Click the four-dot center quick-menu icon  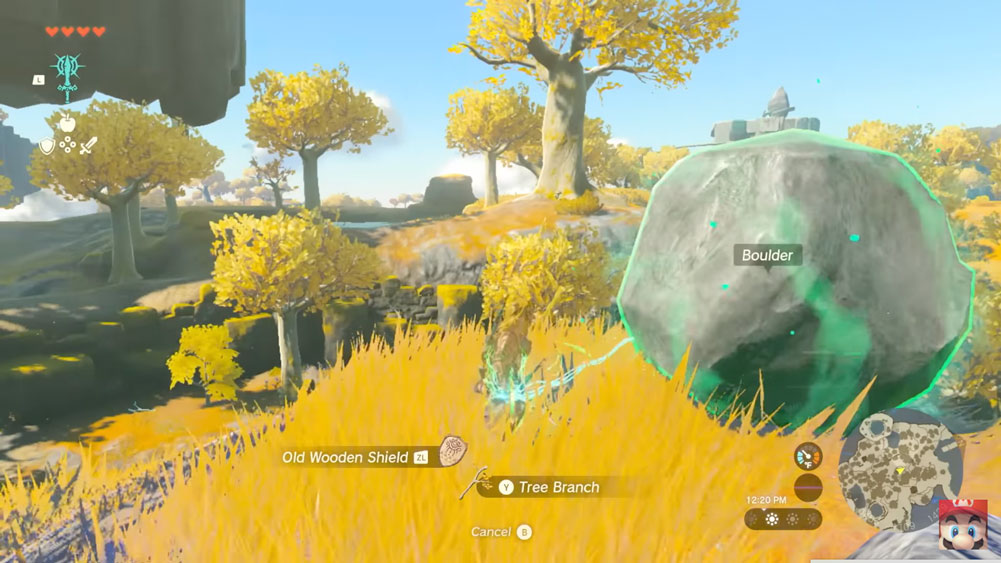67,146
